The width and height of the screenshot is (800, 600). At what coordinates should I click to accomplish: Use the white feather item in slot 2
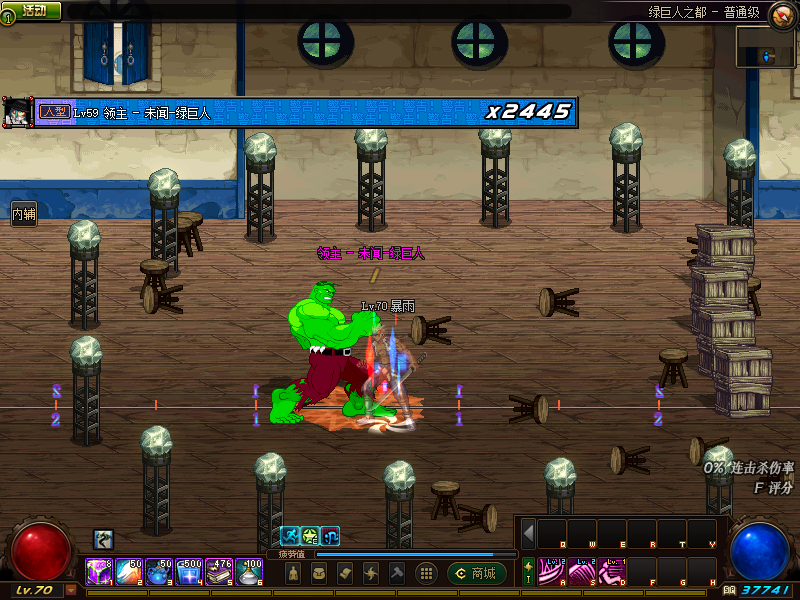pyautogui.click(x=128, y=571)
